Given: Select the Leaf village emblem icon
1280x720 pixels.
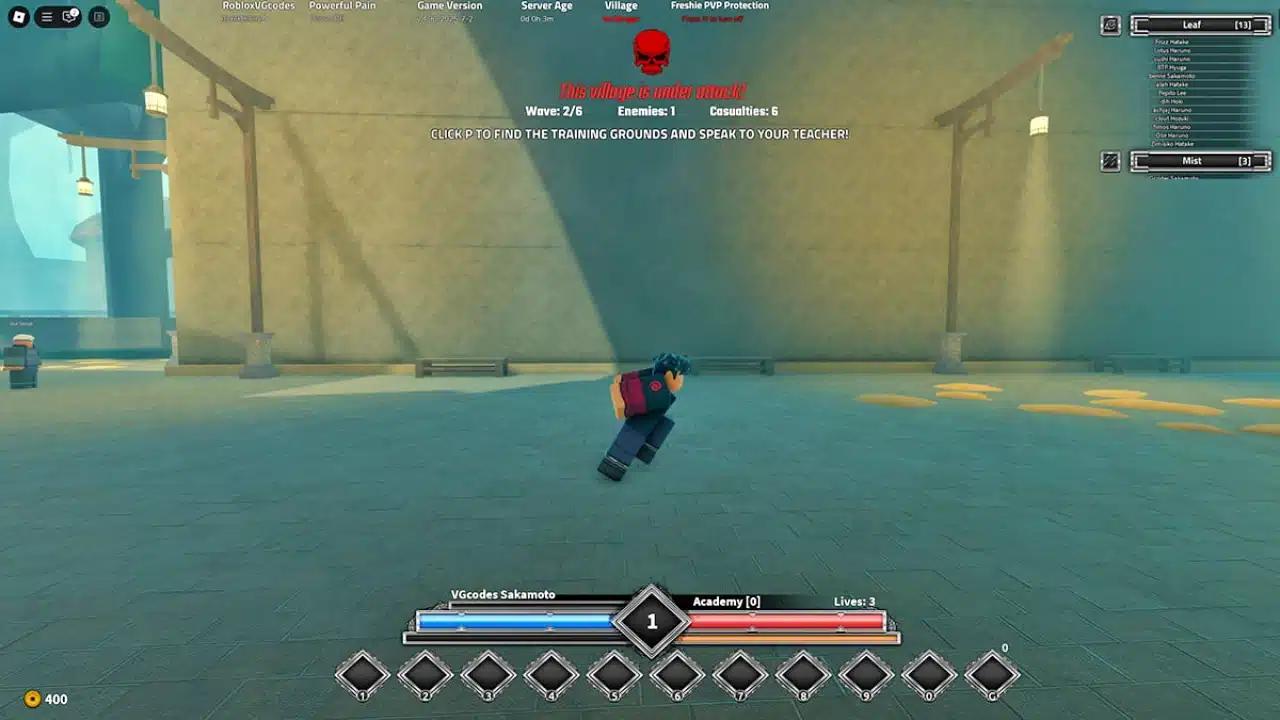Looking at the screenshot, I should (1110, 26).
